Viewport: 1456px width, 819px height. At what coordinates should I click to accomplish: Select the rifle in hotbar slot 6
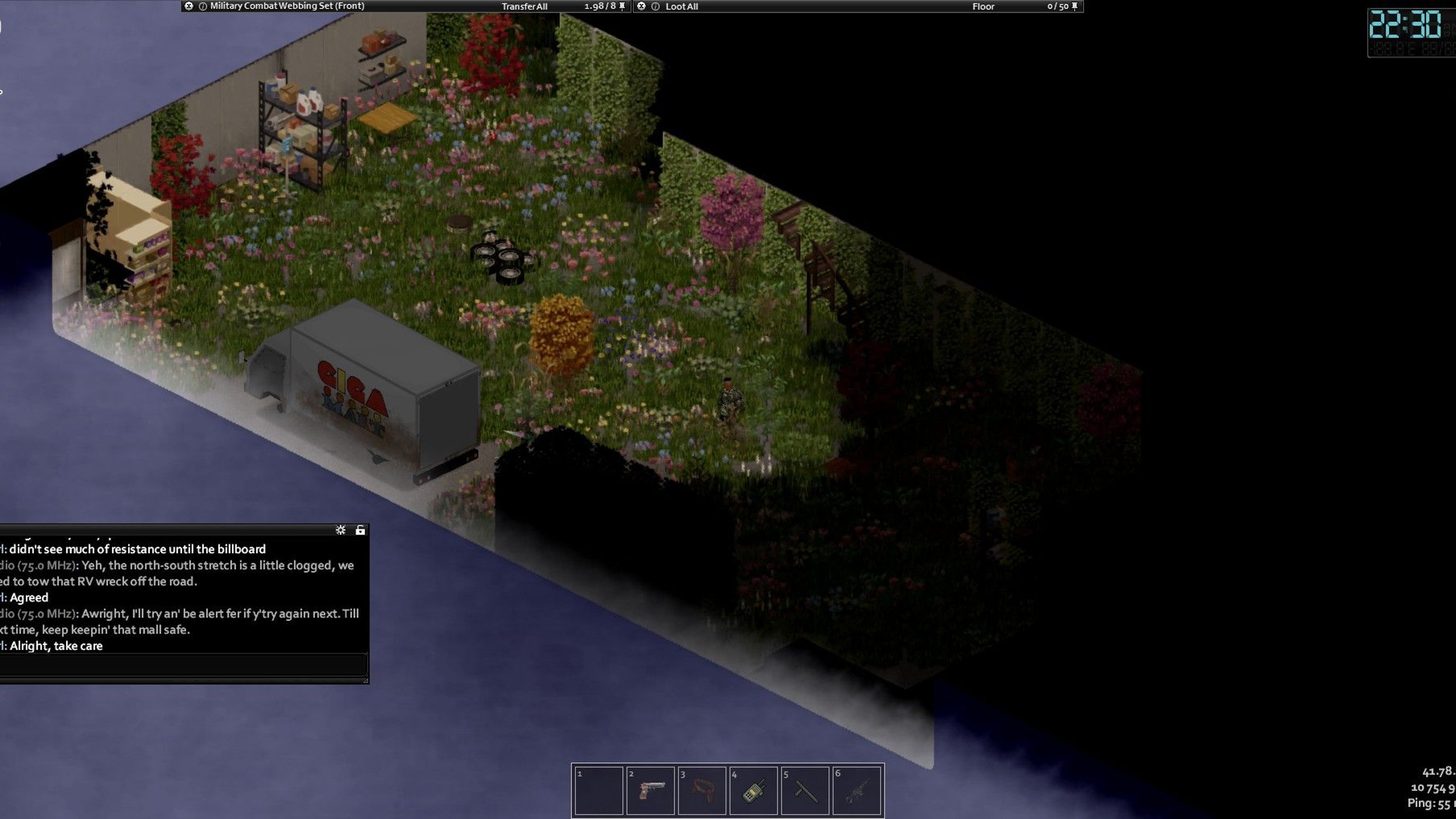coord(856,790)
